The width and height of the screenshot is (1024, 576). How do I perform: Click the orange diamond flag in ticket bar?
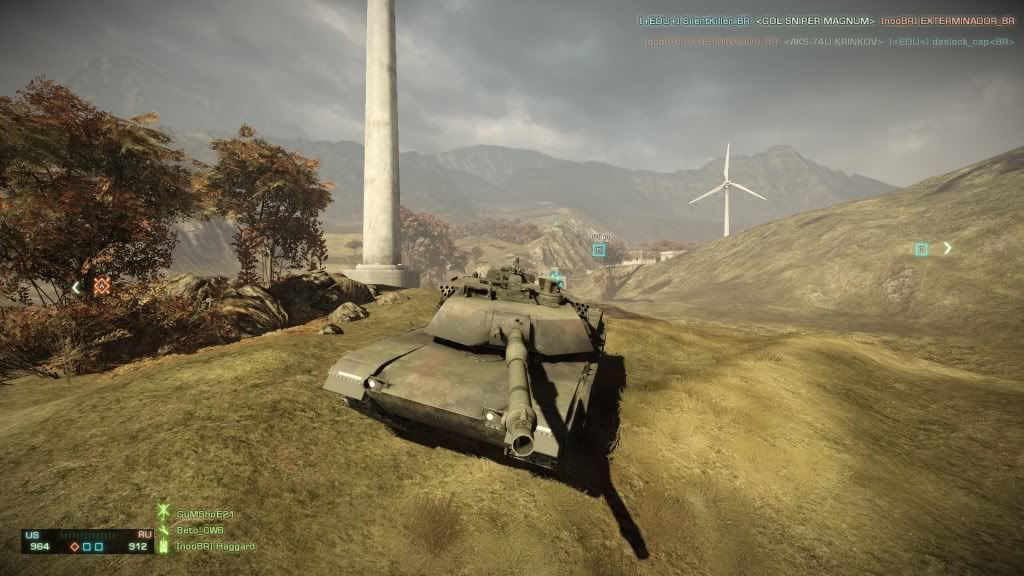tap(75, 547)
